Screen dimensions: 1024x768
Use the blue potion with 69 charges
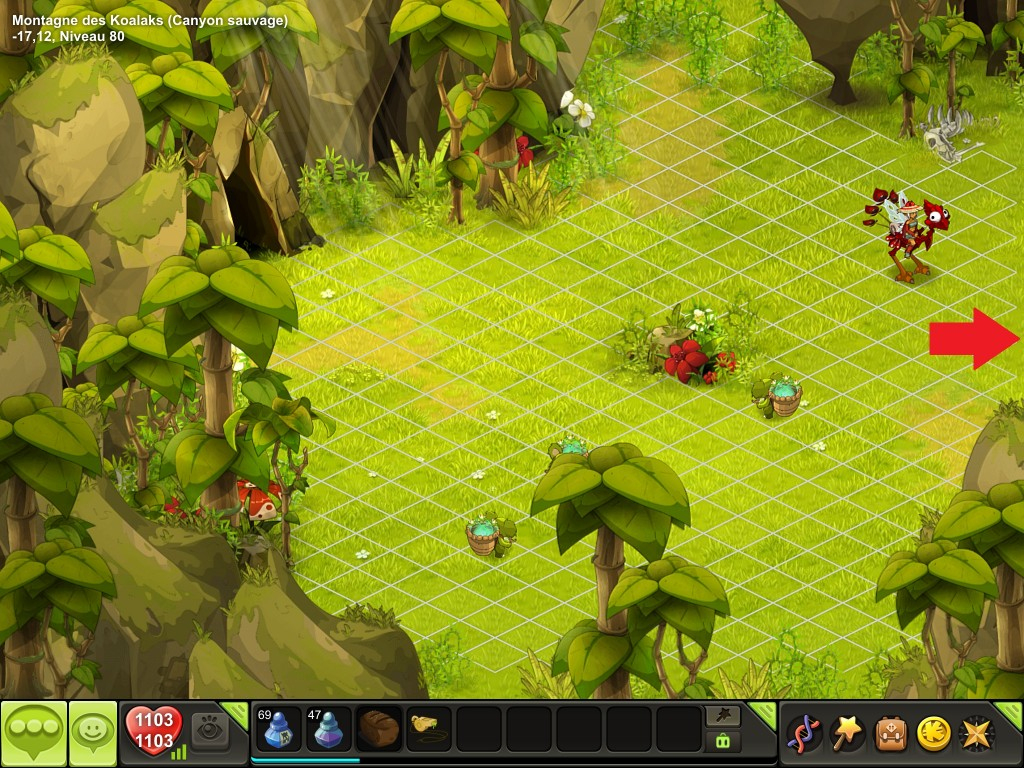277,729
